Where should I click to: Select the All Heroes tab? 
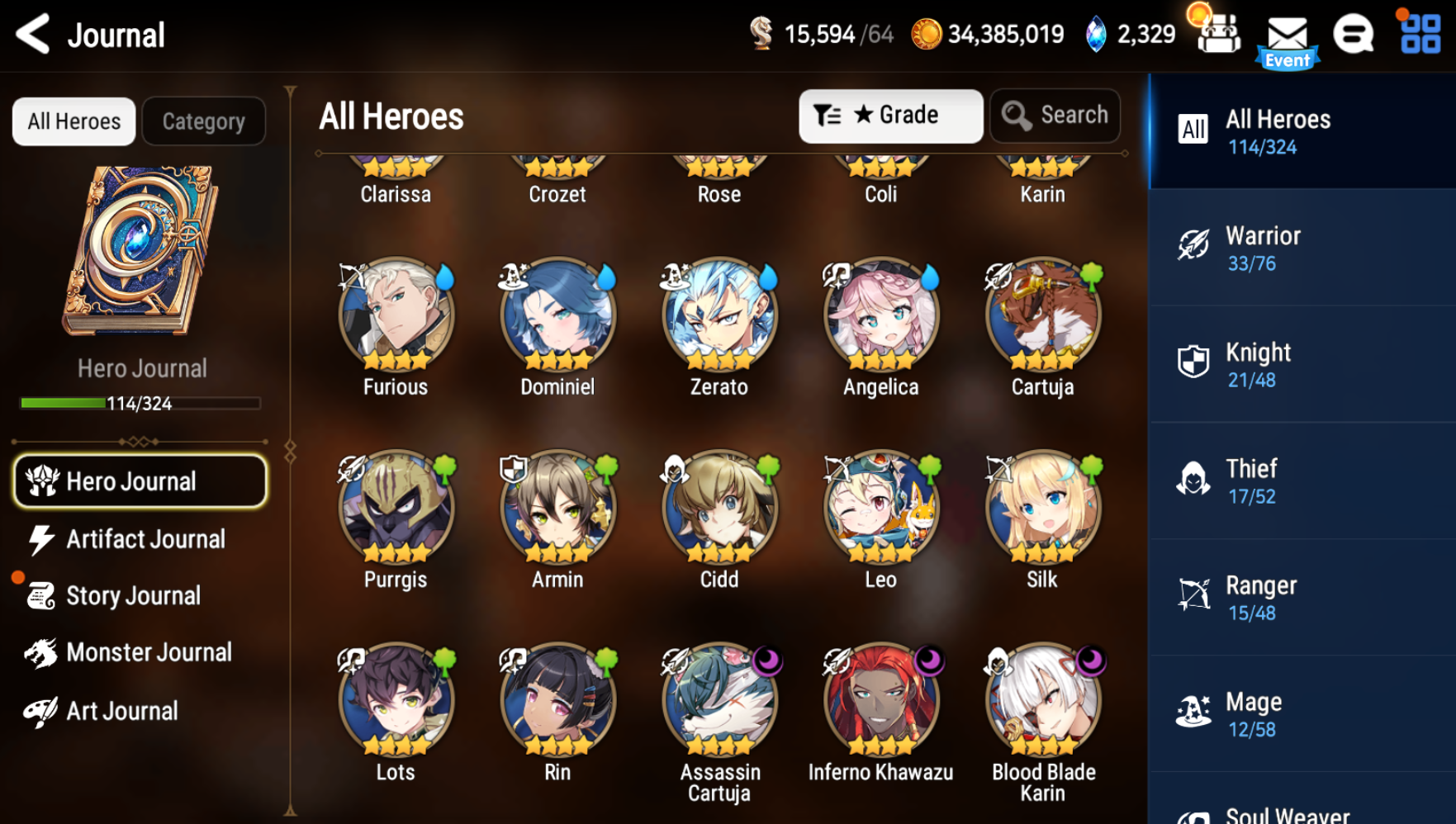tap(74, 121)
